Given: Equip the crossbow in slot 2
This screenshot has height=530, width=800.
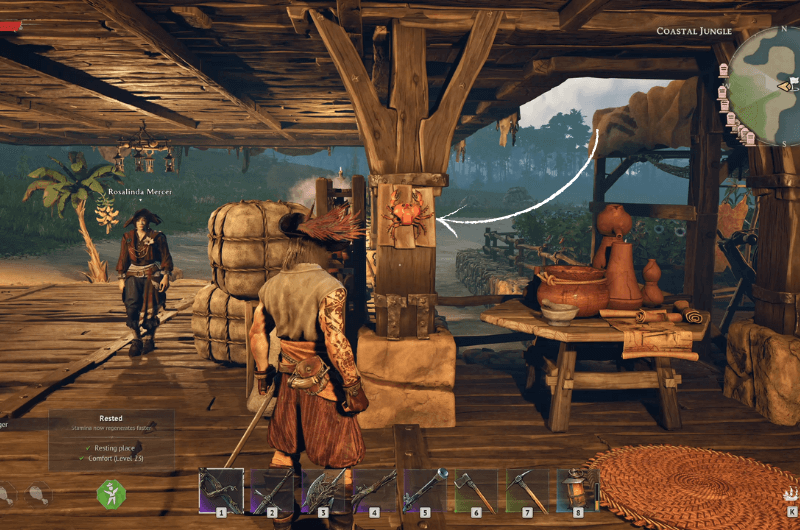Looking at the screenshot, I should click(x=274, y=491).
